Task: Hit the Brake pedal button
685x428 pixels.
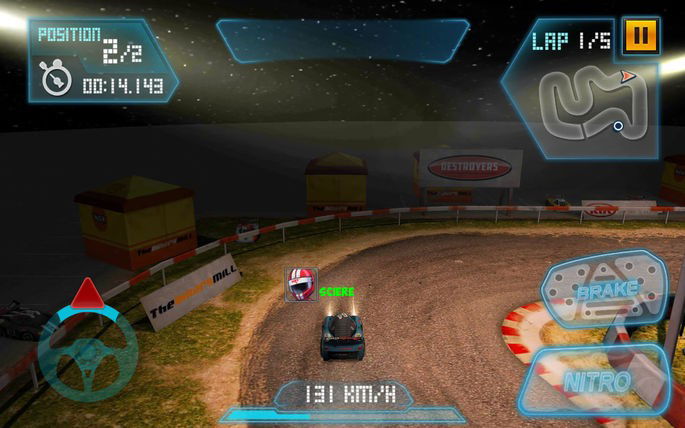Action: click(x=604, y=292)
